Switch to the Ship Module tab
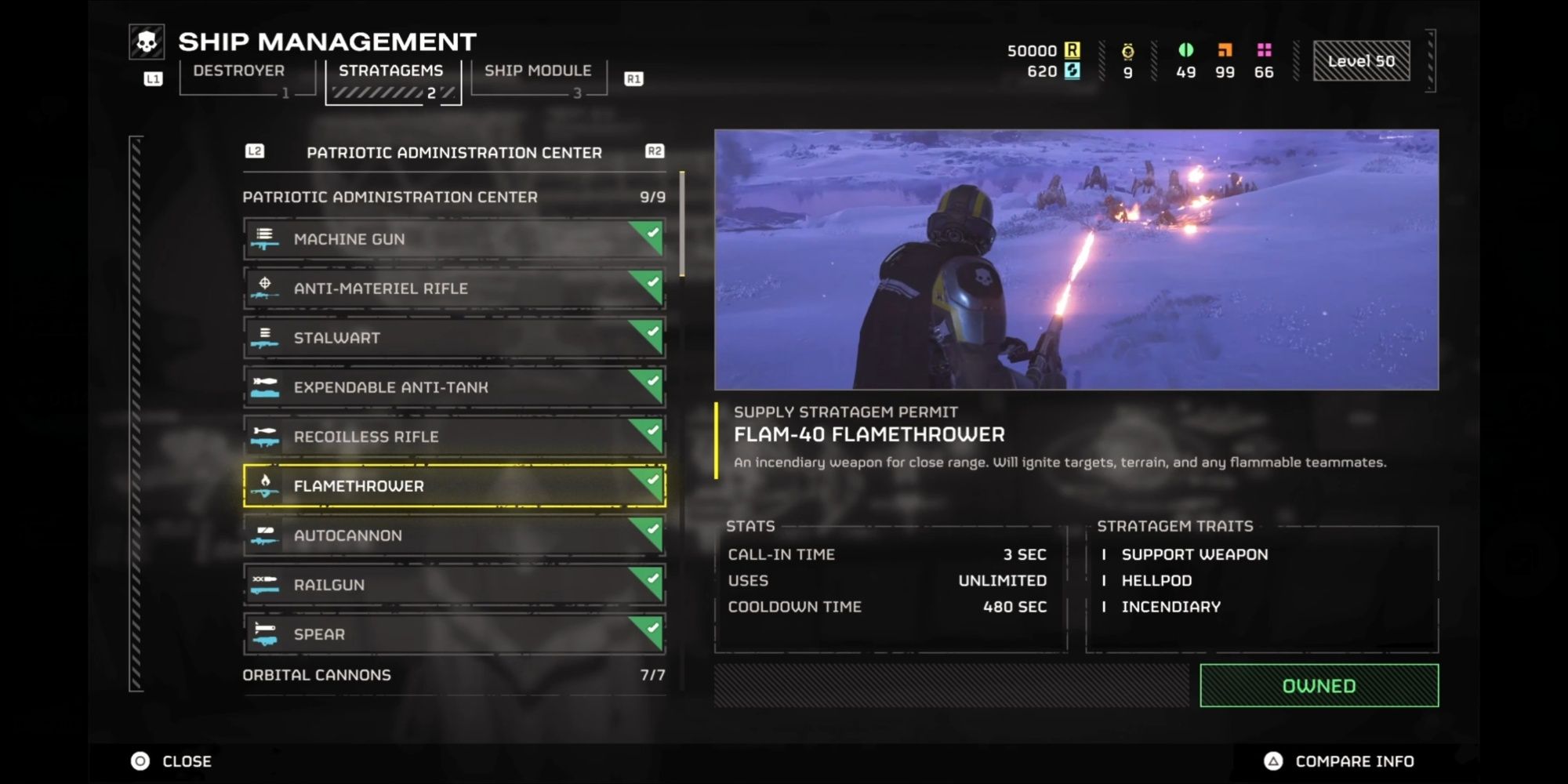Image resolution: width=1568 pixels, height=784 pixels. [x=539, y=70]
